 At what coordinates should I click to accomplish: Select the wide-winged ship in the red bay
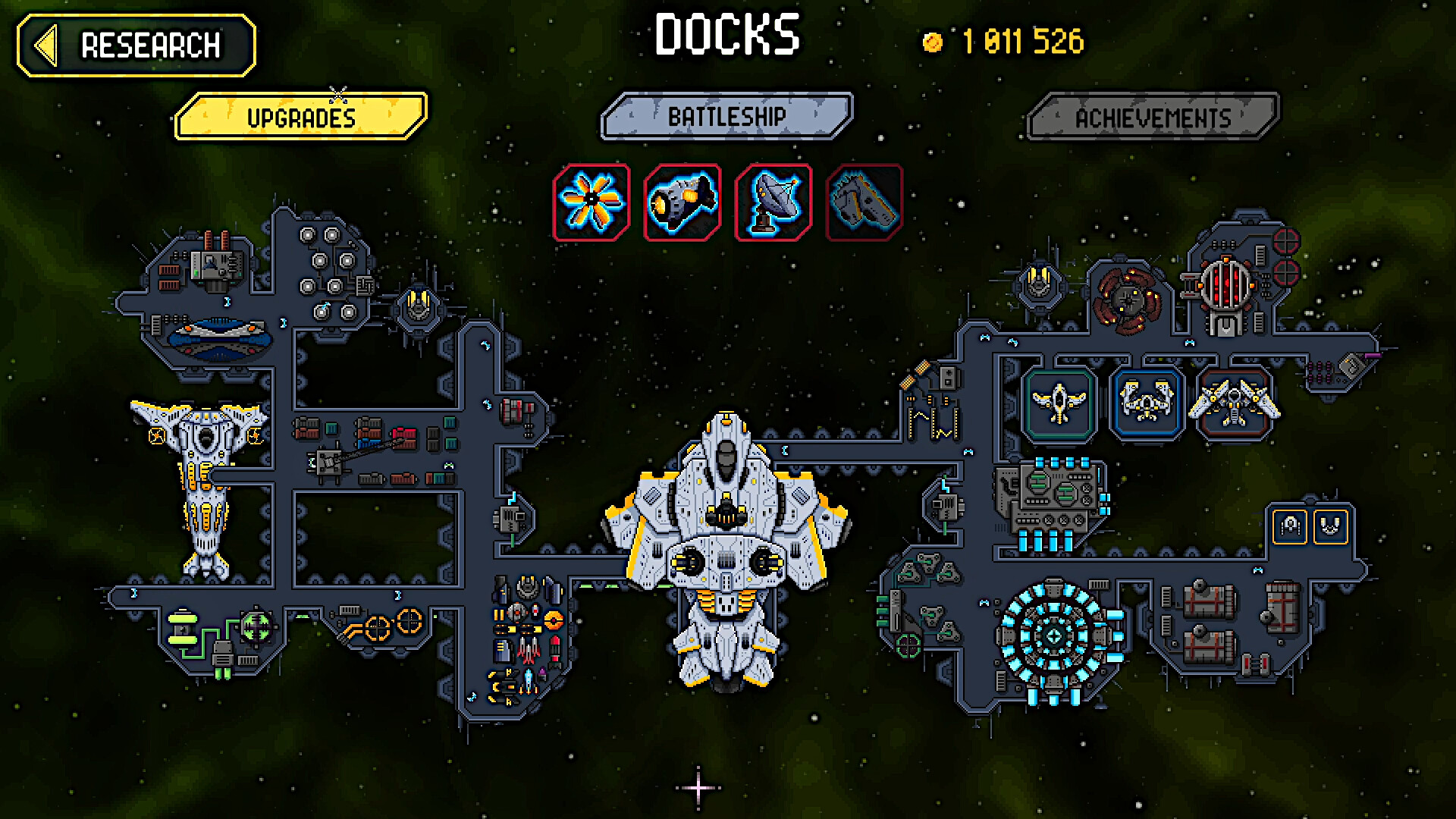[1234, 402]
